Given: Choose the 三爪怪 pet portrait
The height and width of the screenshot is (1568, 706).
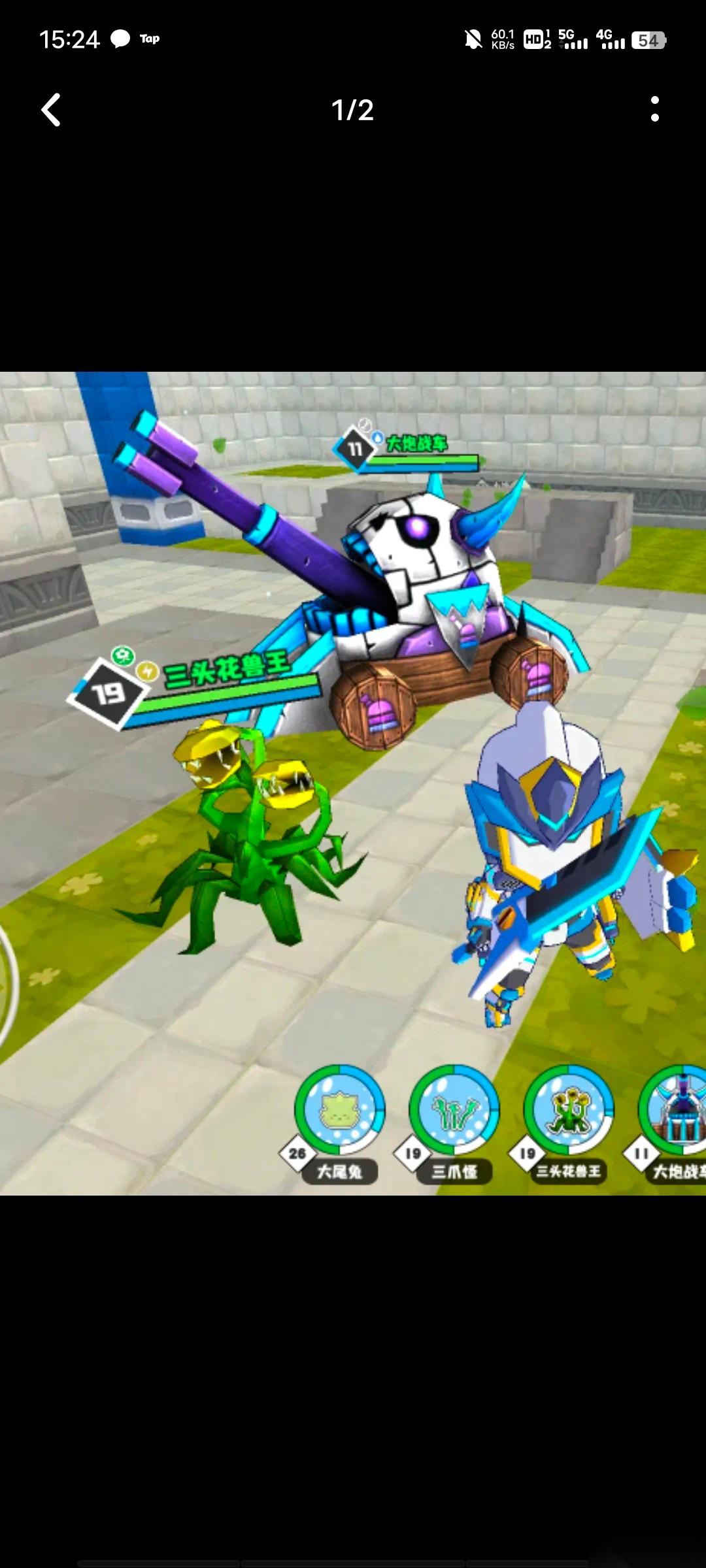Looking at the screenshot, I should (x=454, y=1110).
